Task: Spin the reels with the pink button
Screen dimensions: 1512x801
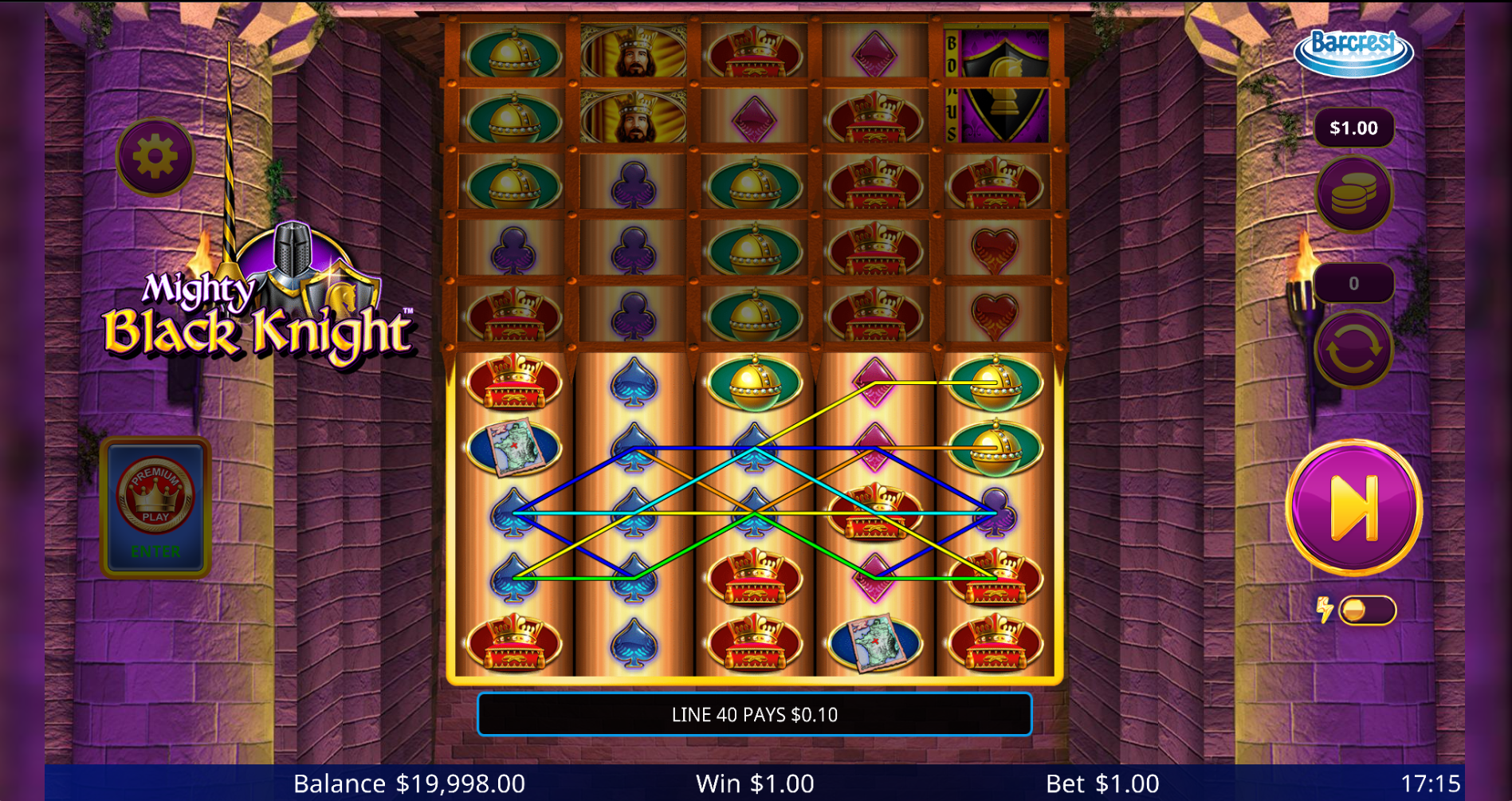Action: (1353, 507)
